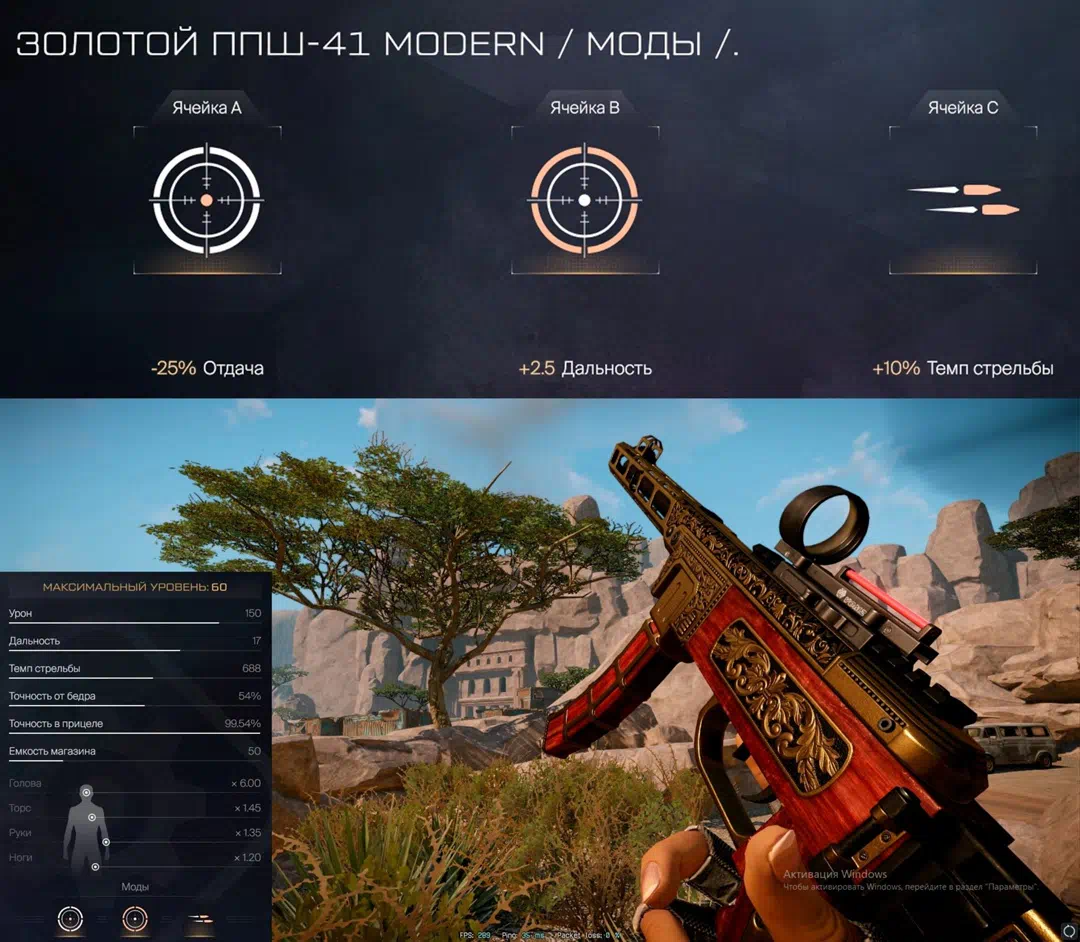The width and height of the screenshot is (1080, 942).
Task: Click the small orange crosshair under Моды
Action: click(x=134, y=918)
